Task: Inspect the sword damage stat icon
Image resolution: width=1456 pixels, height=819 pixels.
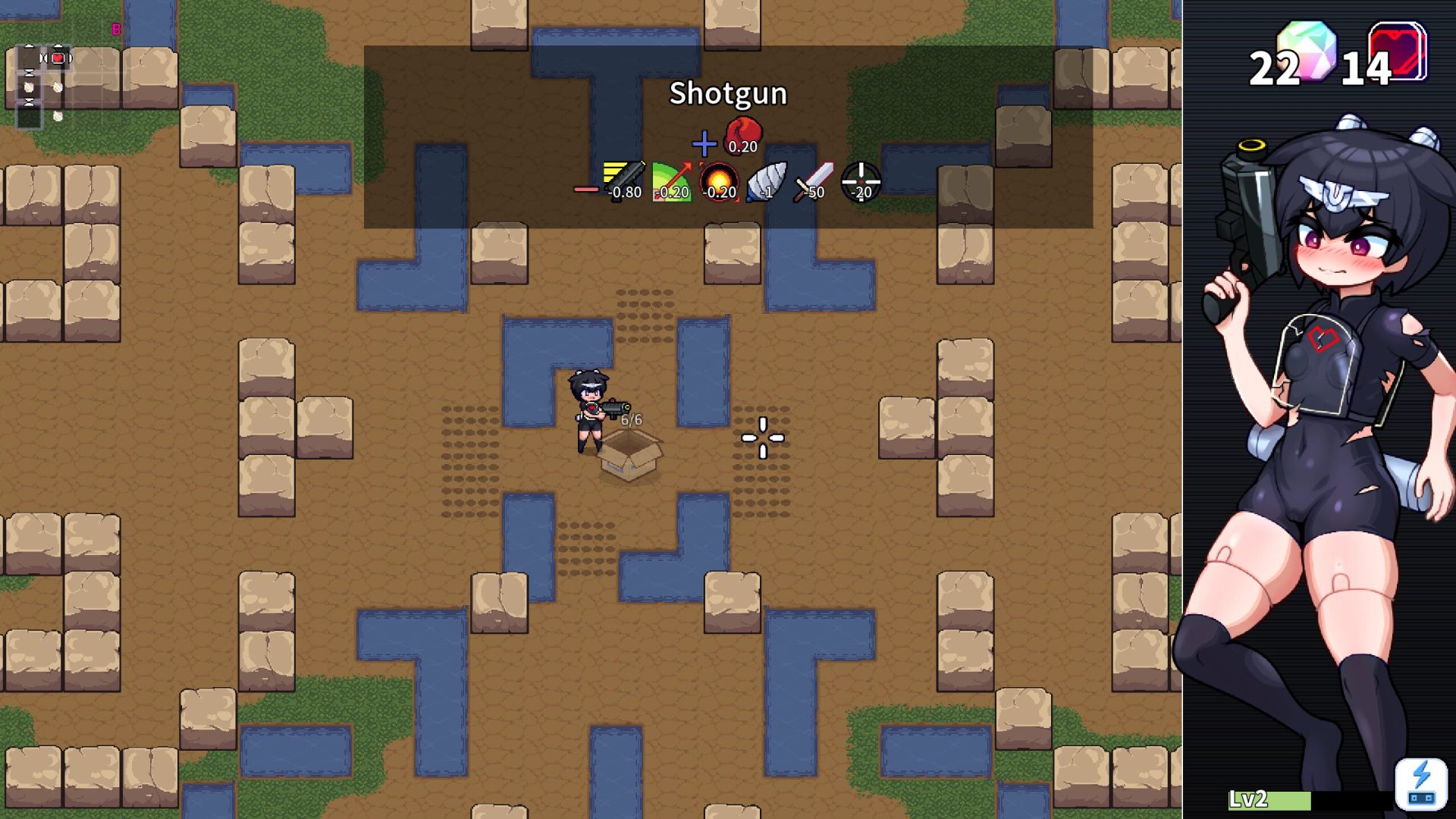Action: click(813, 181)
